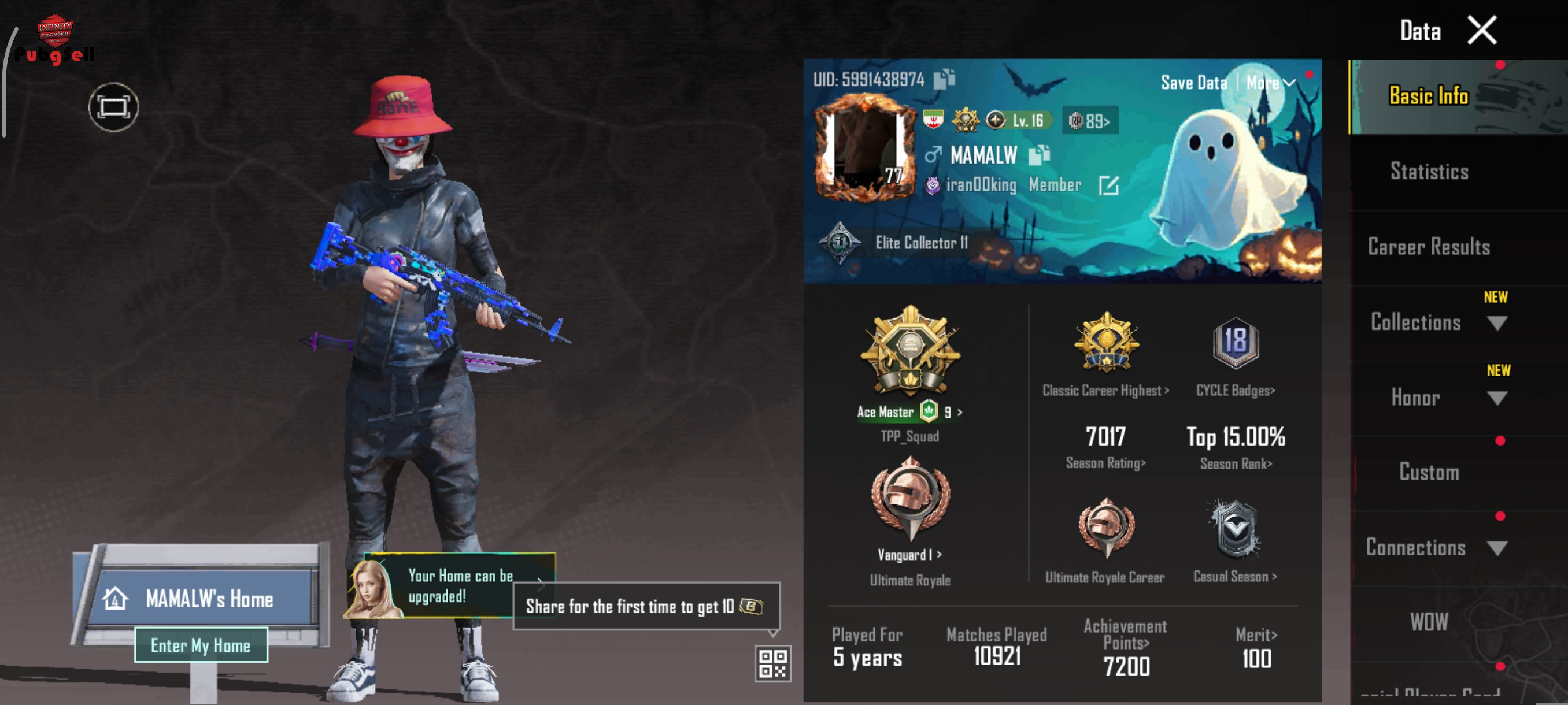The height and width of the screenshot is (705, 1568).
Task: Select the Custom tab
Action: coord(1429,473)
